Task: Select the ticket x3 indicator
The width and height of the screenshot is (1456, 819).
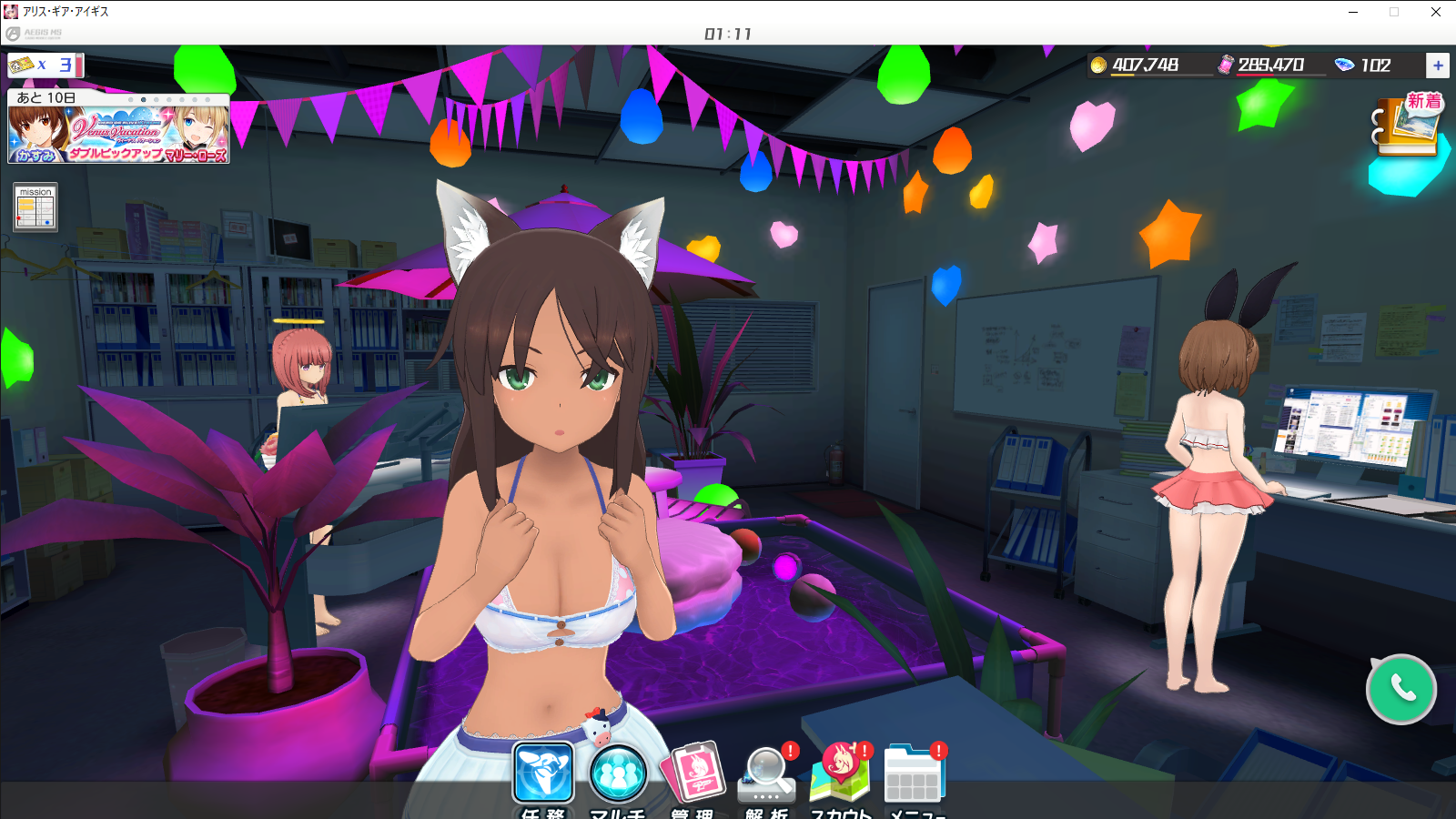Action: click(45, 66)
